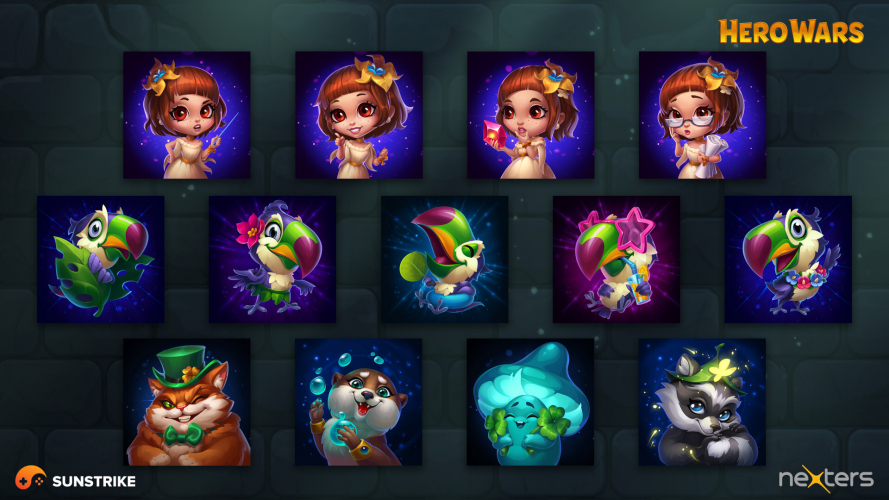The image size is (889, 500).
Task: Choose the toucan avatar holding a large leaf
Action: (x=101, y=259)
